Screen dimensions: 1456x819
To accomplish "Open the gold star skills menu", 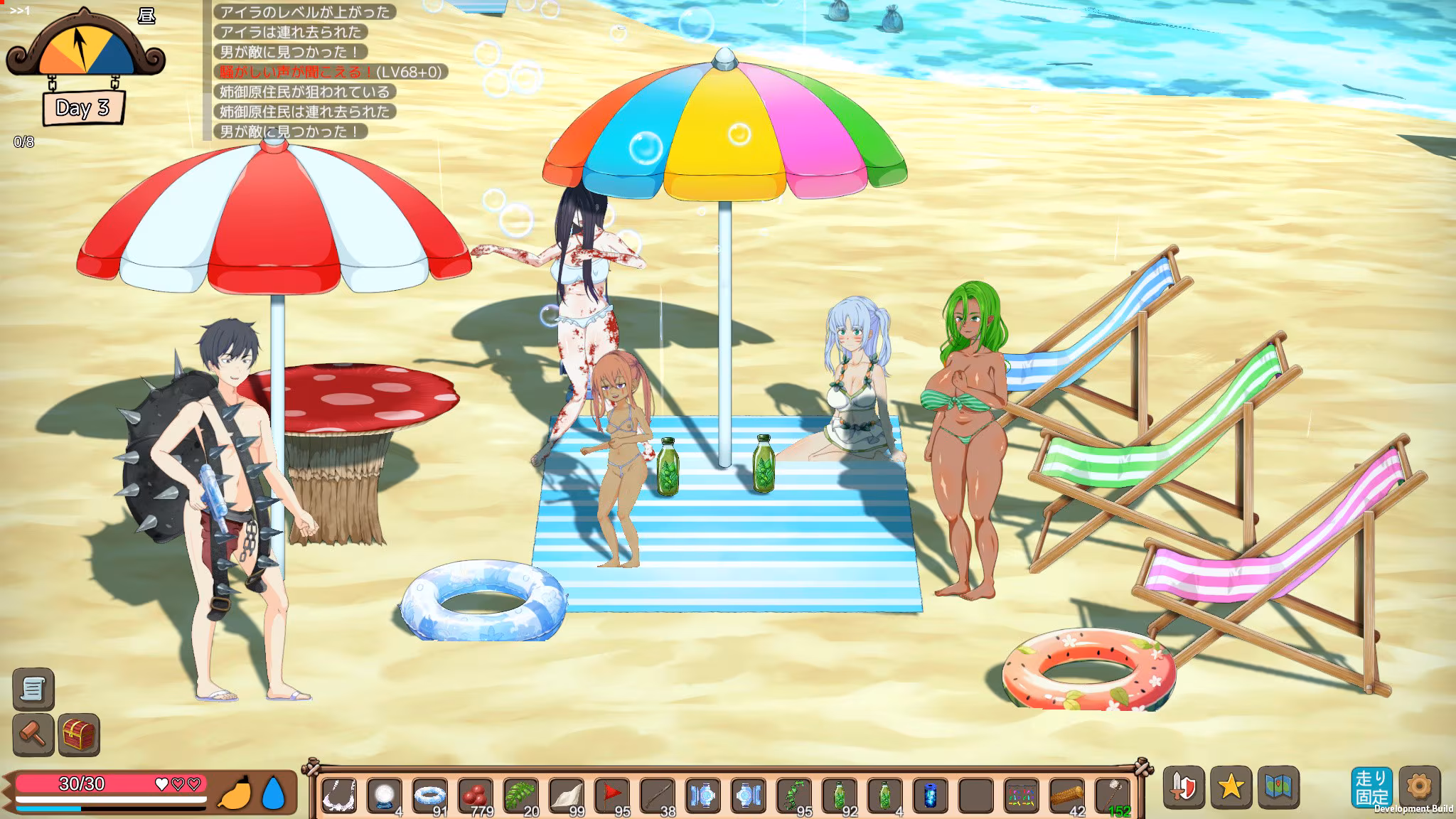I will [x=1231, y=788].
